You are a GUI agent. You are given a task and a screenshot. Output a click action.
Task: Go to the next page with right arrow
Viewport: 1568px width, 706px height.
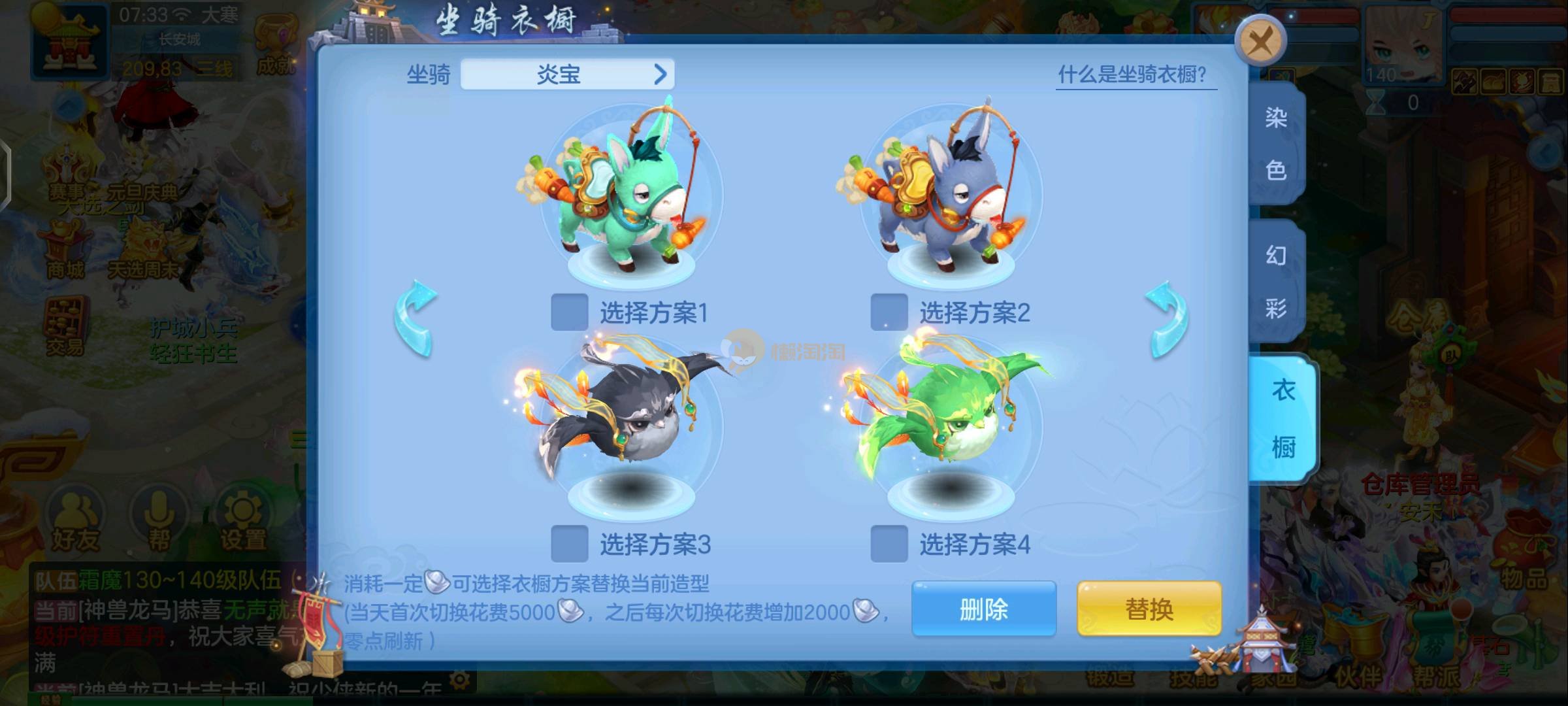1168,320
